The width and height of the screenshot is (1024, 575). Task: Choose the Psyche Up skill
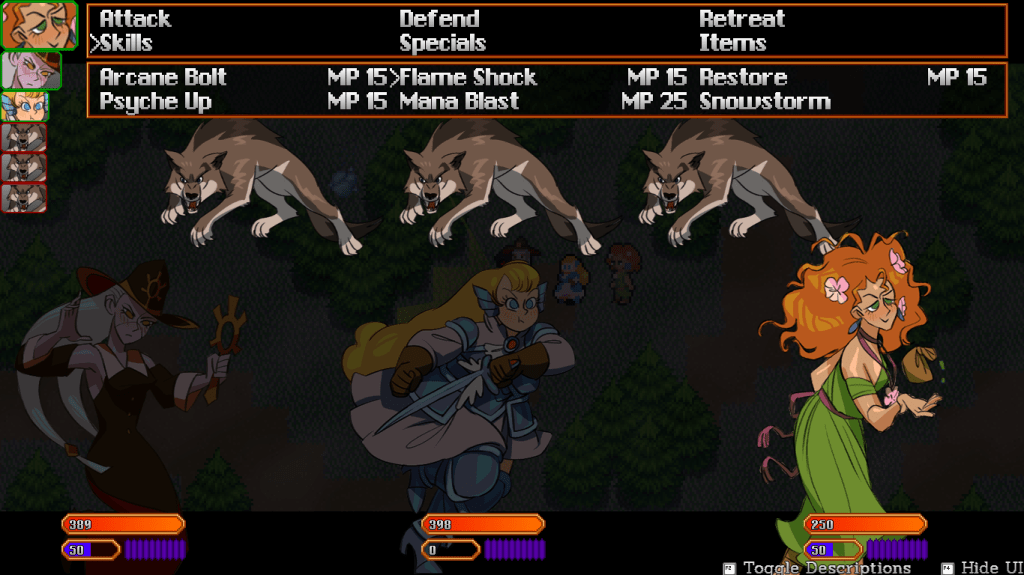[155, 102]
